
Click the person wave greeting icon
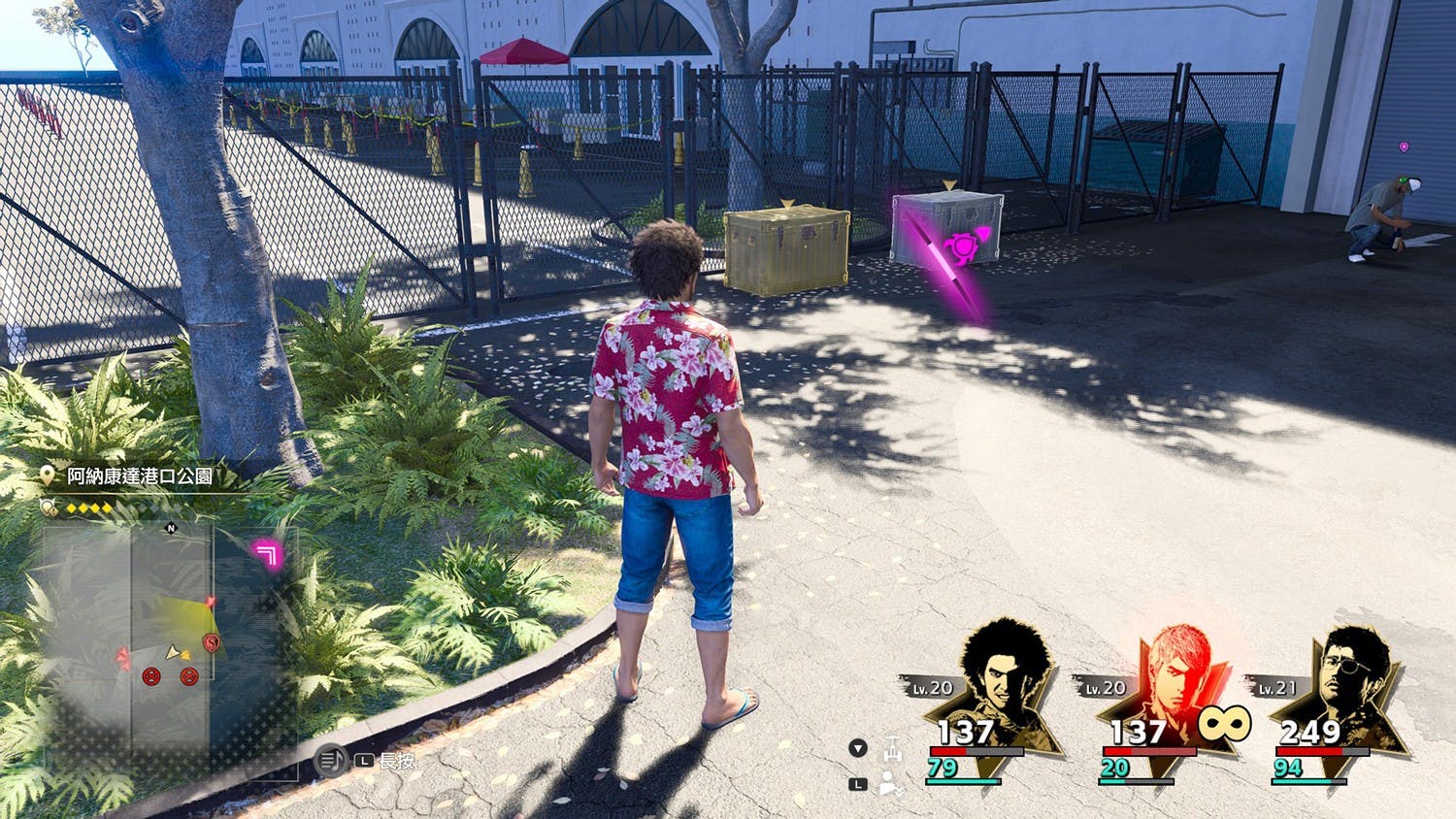coord(890,784)
